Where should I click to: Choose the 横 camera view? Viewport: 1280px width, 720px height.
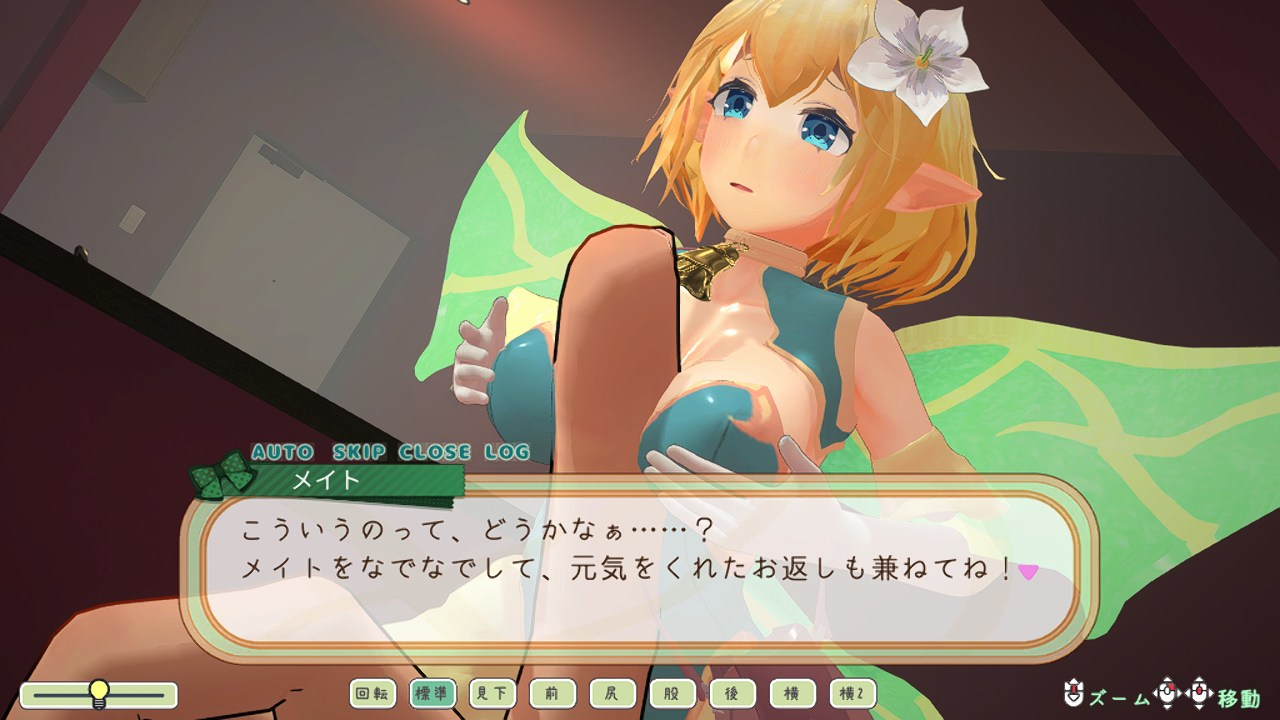coord(793,693)
